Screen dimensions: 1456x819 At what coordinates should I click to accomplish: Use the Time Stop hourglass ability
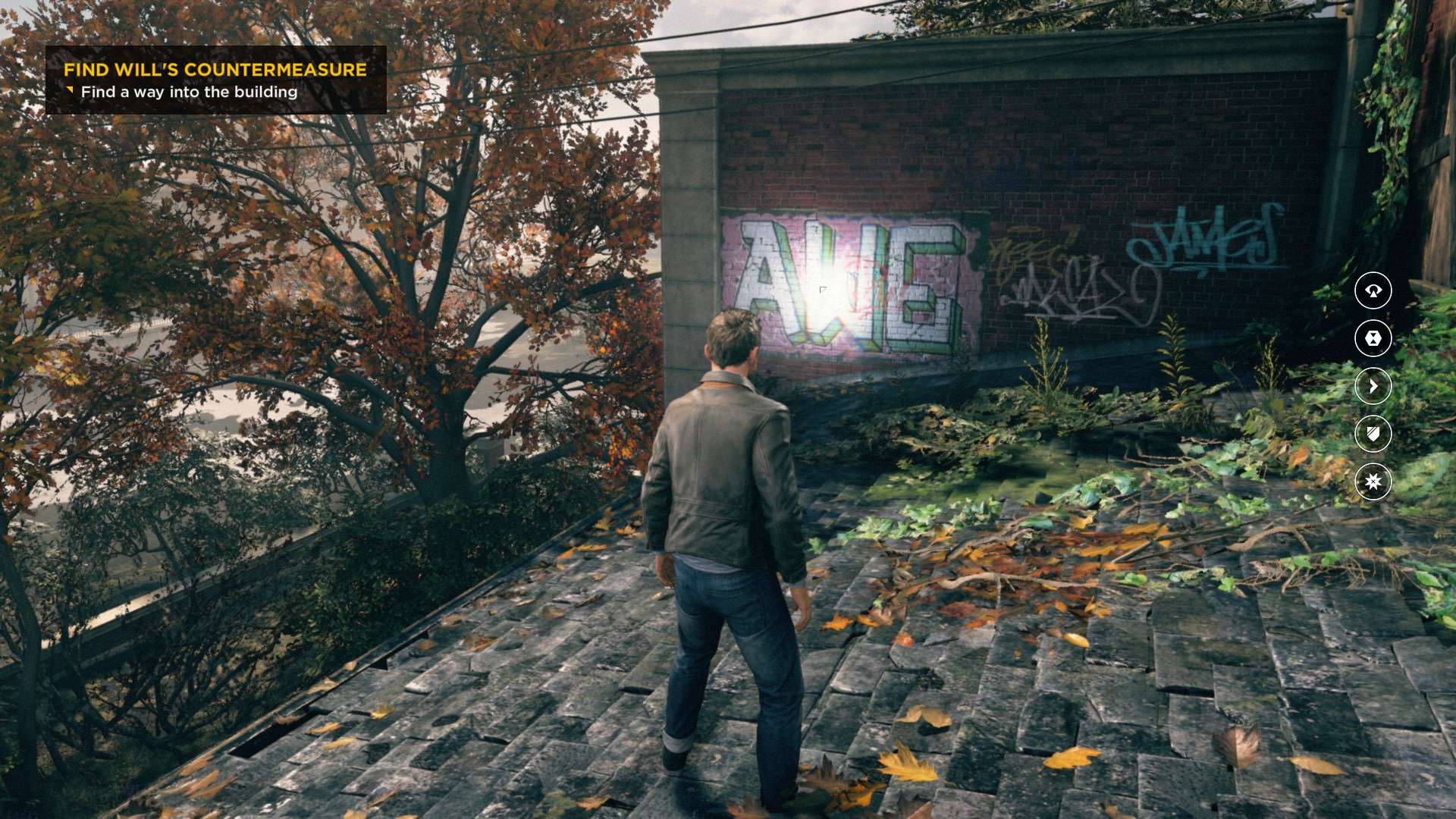1373,338
